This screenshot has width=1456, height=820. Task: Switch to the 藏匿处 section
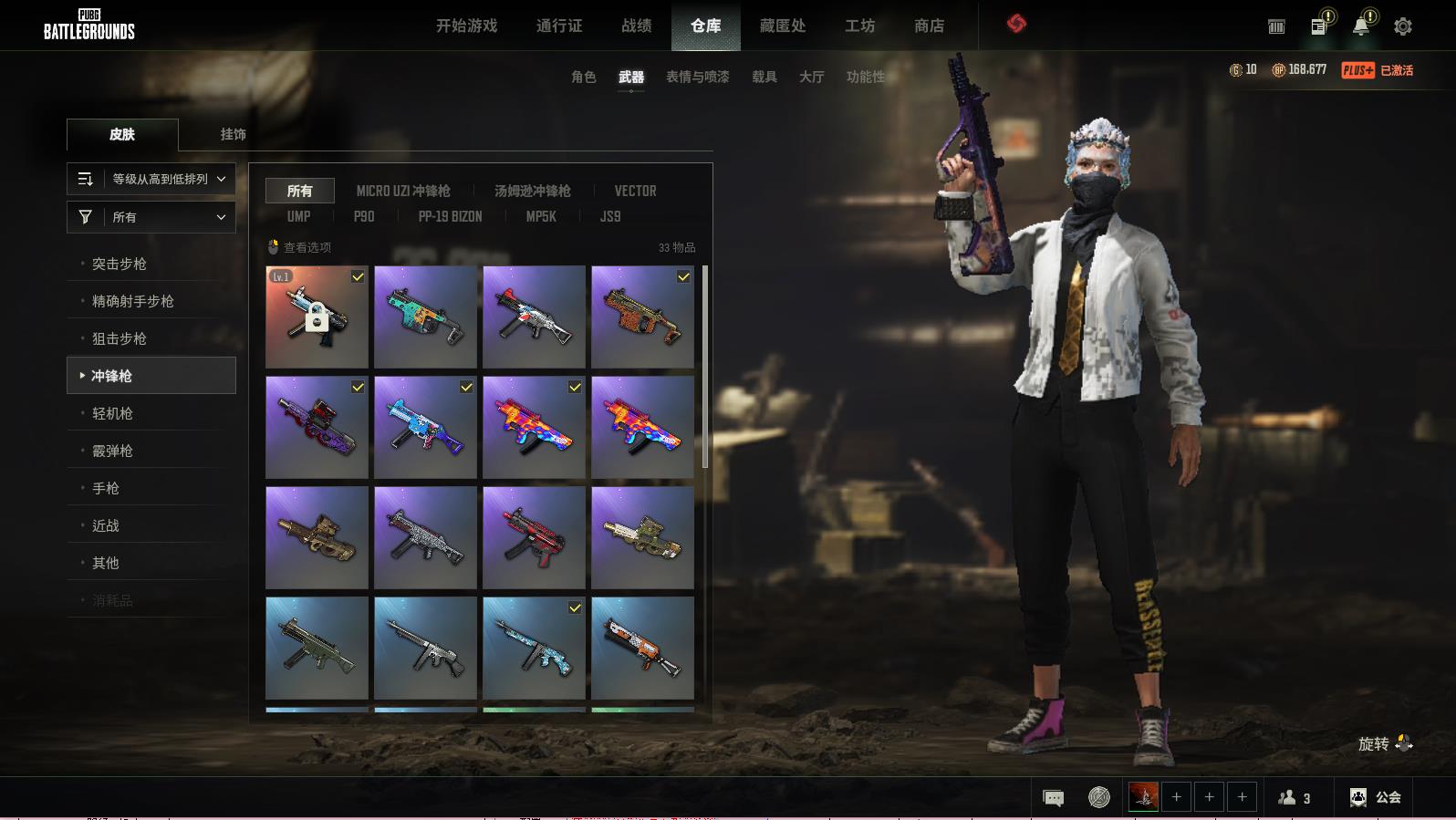pos(783,26)
